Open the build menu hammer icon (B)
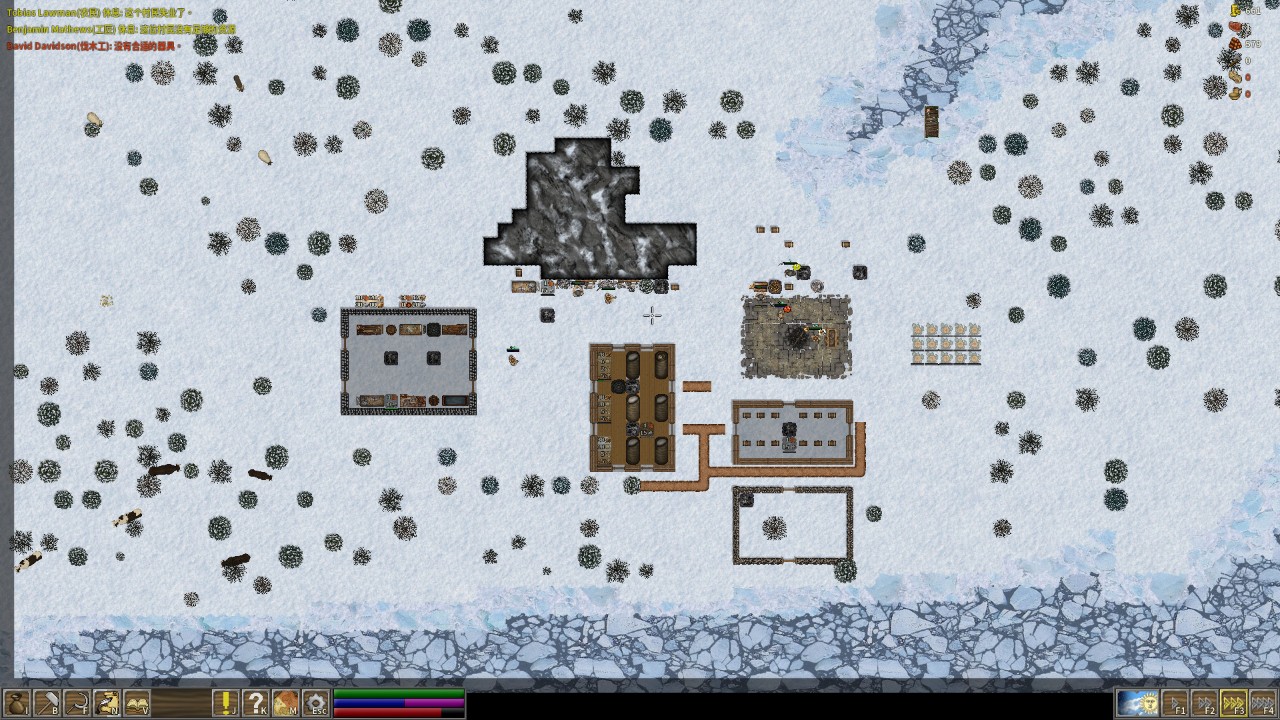Viewport: 1280px width, 720px height. 45,704
